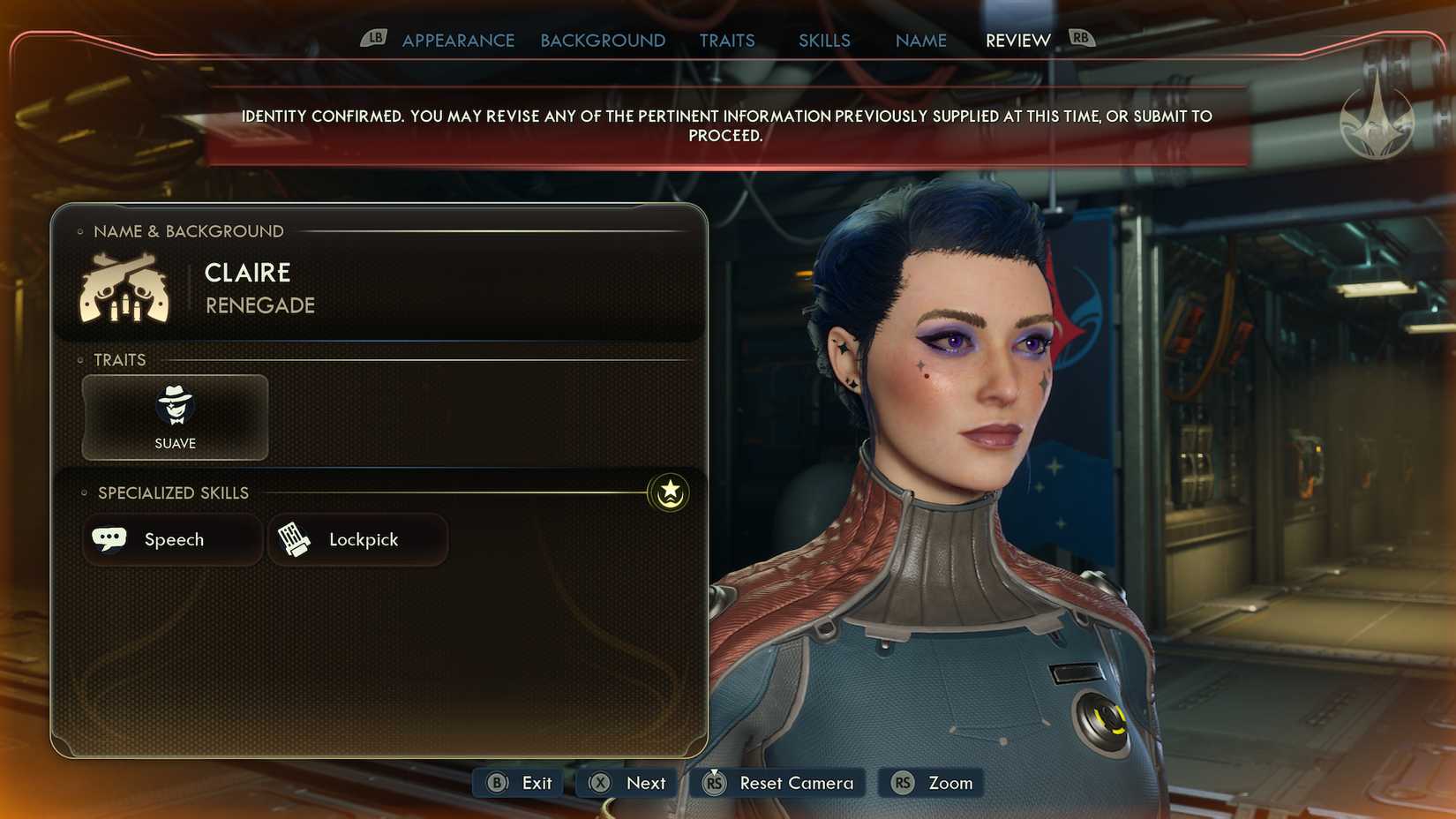
Task: Switch to the Appearance tab
Action: 458,41
